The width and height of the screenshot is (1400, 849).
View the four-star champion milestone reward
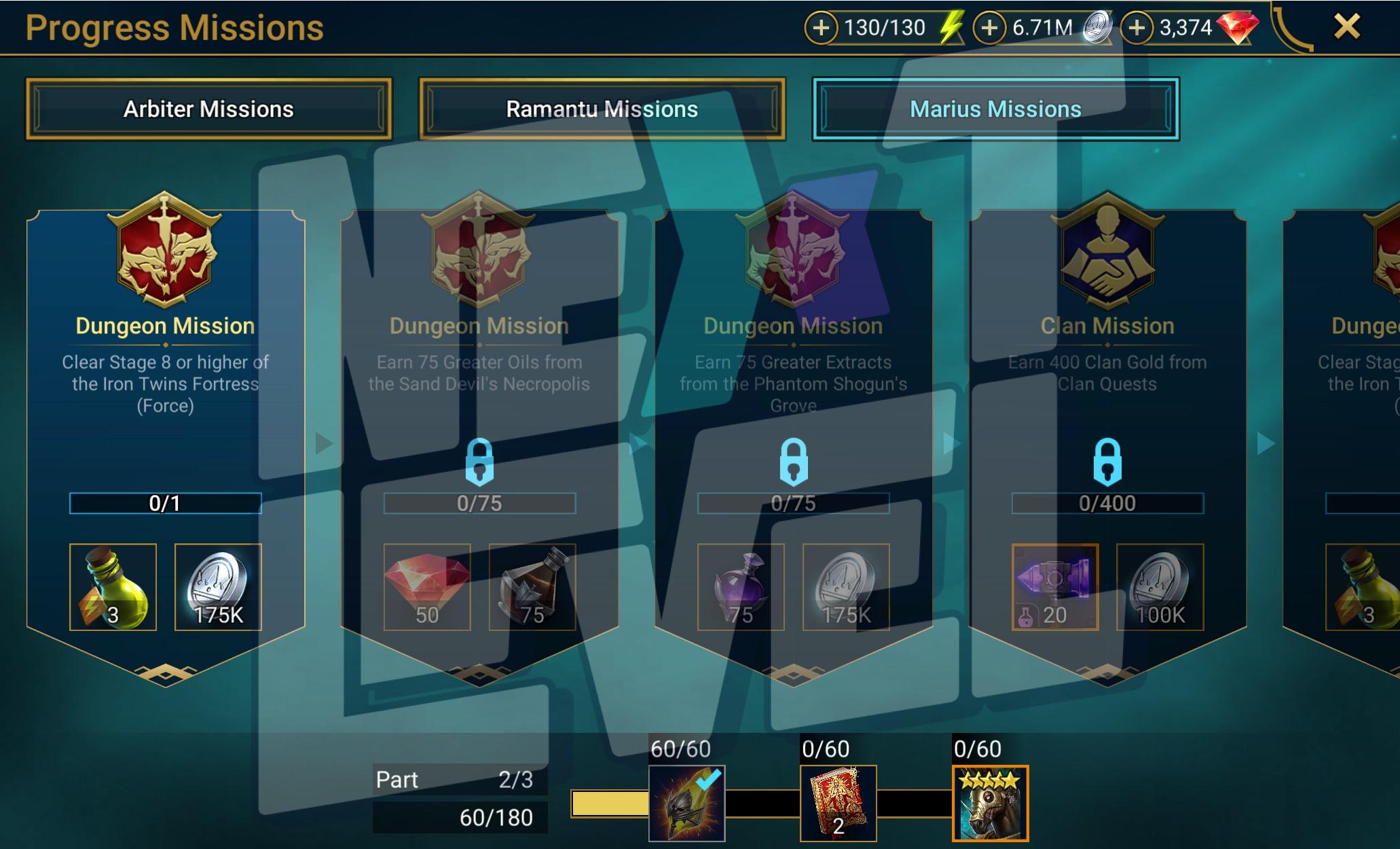990,803
